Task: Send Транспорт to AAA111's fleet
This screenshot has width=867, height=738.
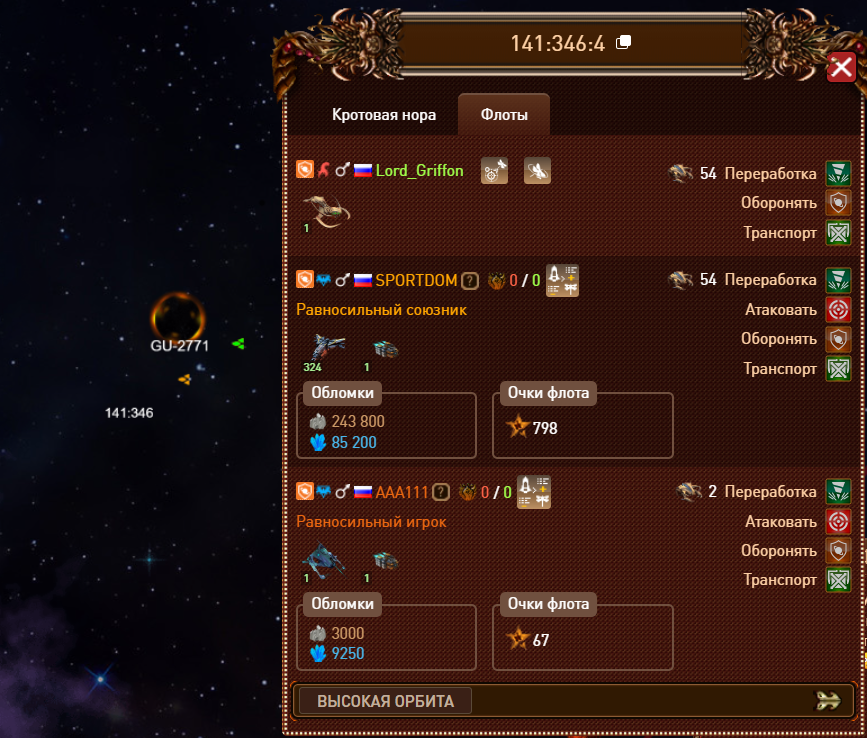Action: pyautogui.click(x=837, y=580)
